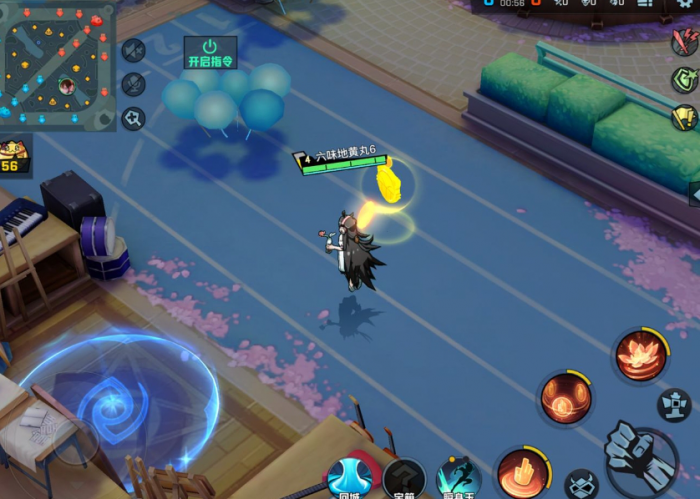Send the red sword attack signal
The width and height of the screenshot is (700, 499).
click(684, 42)
